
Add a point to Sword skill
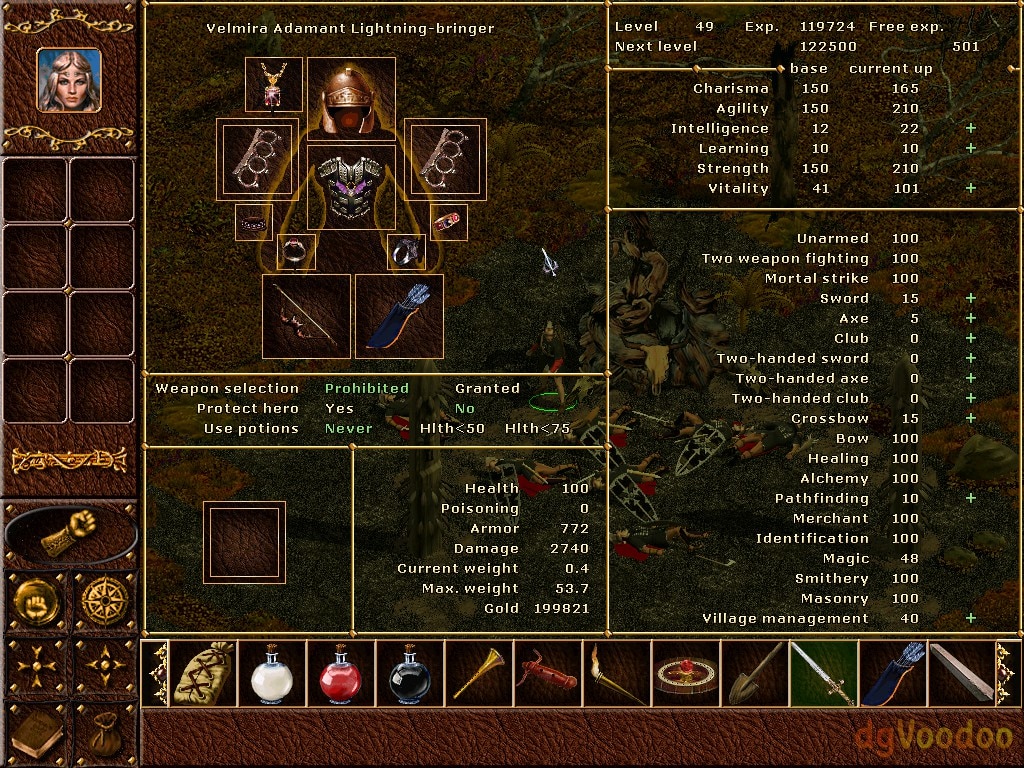coord(969,298)
